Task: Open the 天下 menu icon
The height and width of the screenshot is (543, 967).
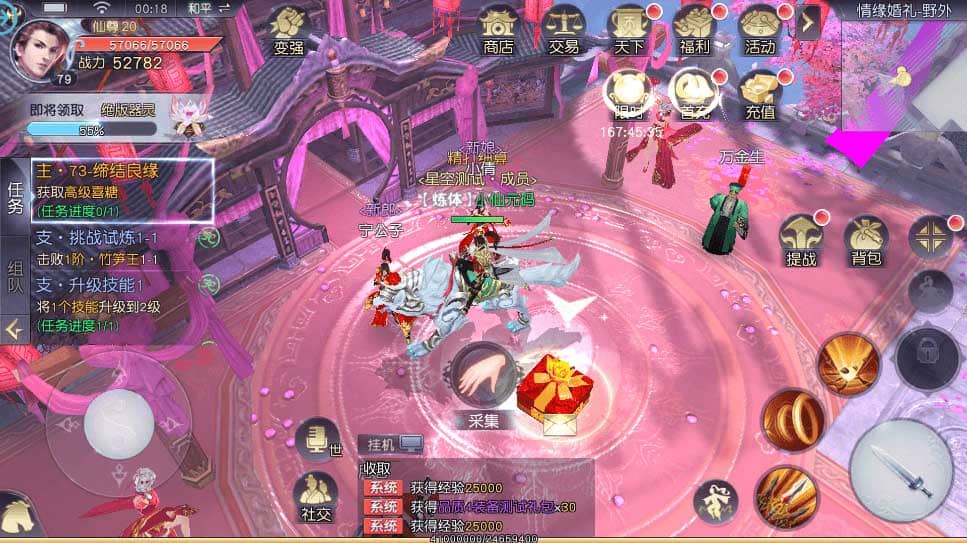Action: coord(629,29)
